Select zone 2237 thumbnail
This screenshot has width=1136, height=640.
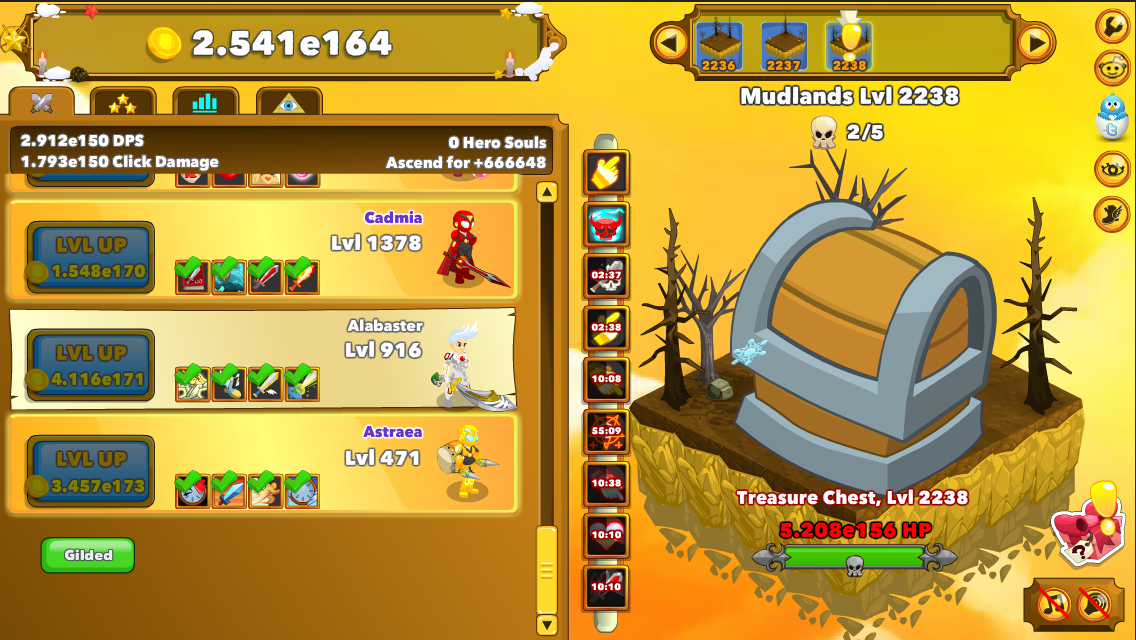pyautogui.click(x=784, y=46)
